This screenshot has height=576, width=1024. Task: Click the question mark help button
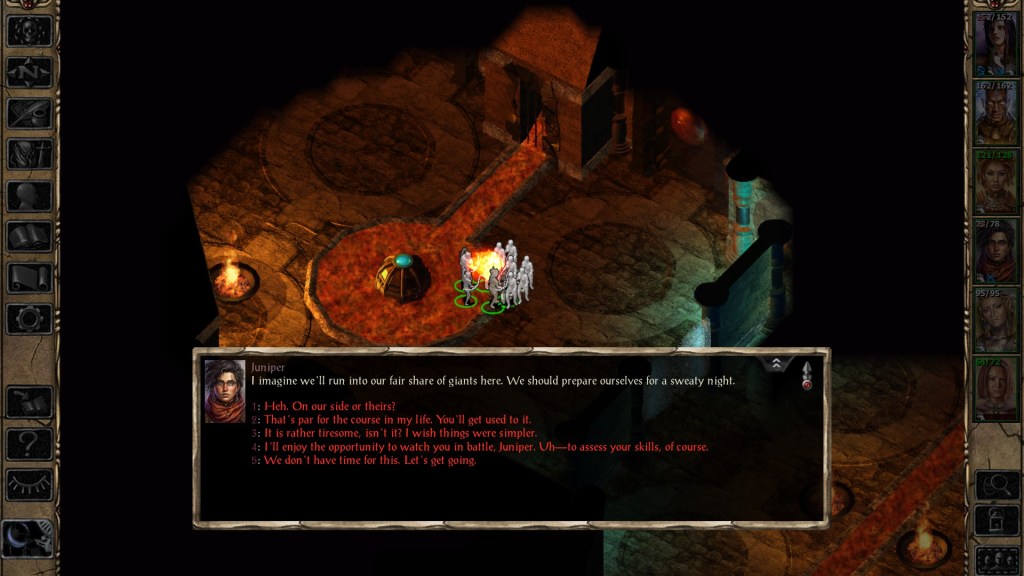29,442
